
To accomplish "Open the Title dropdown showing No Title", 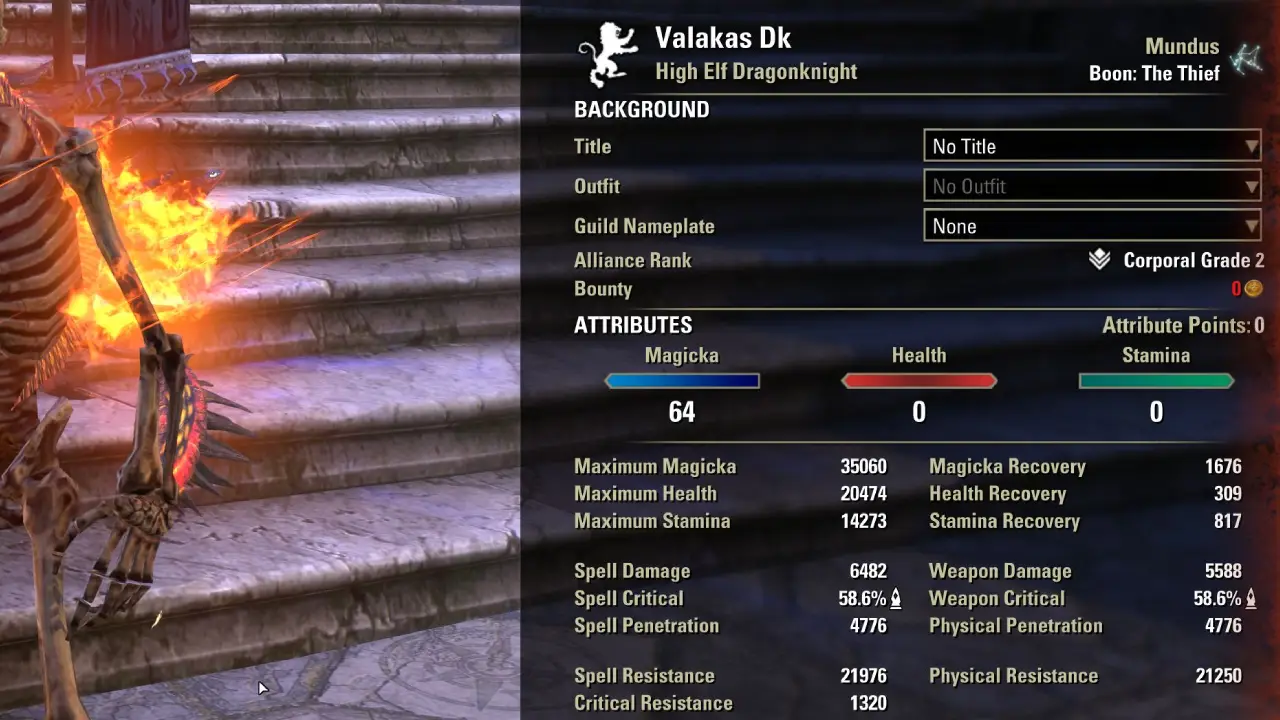I will [x=1091, y=146].
